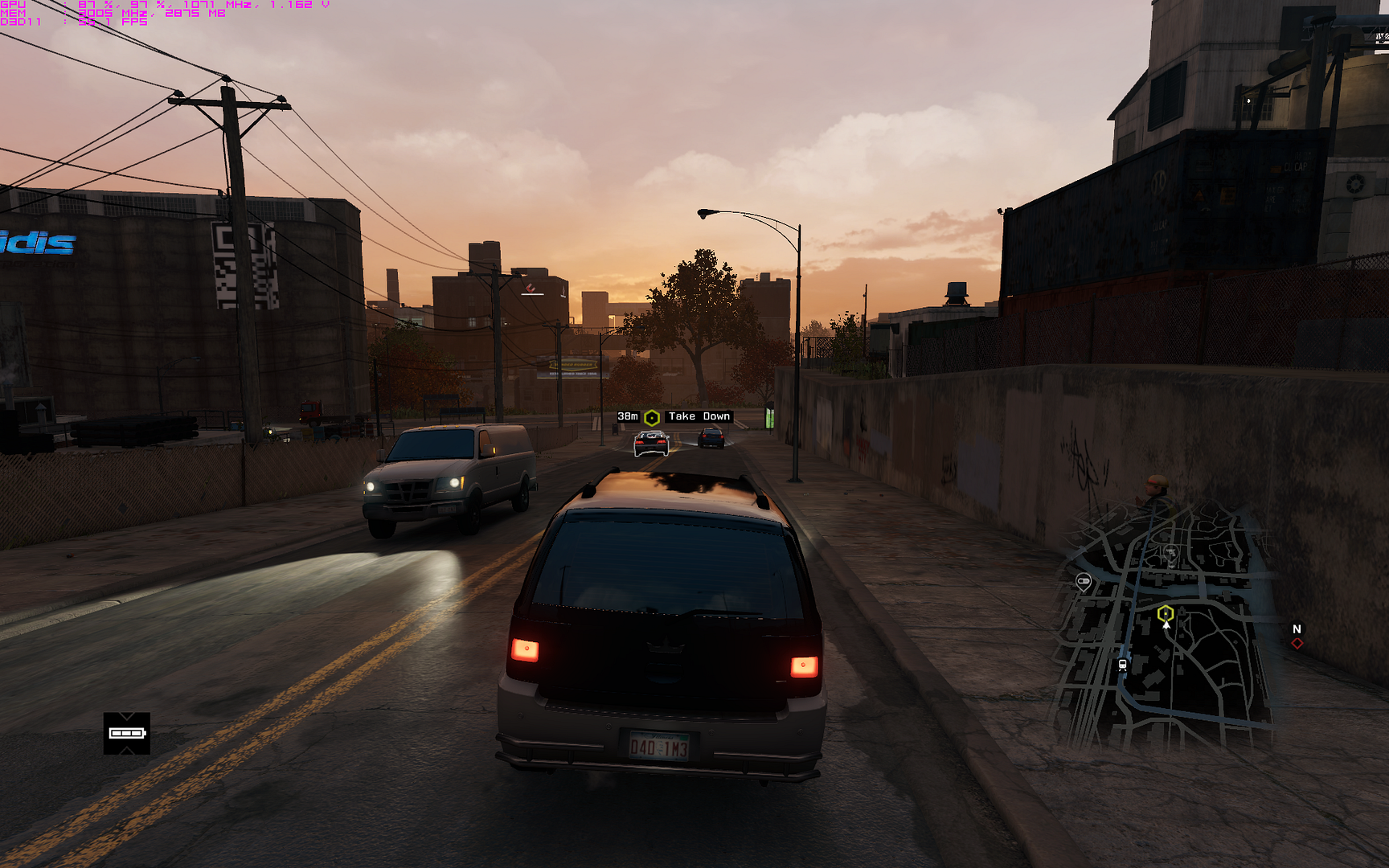Click the blue idis sign on the left building
The image size is (1389, 868).
[x=36, y=241]
